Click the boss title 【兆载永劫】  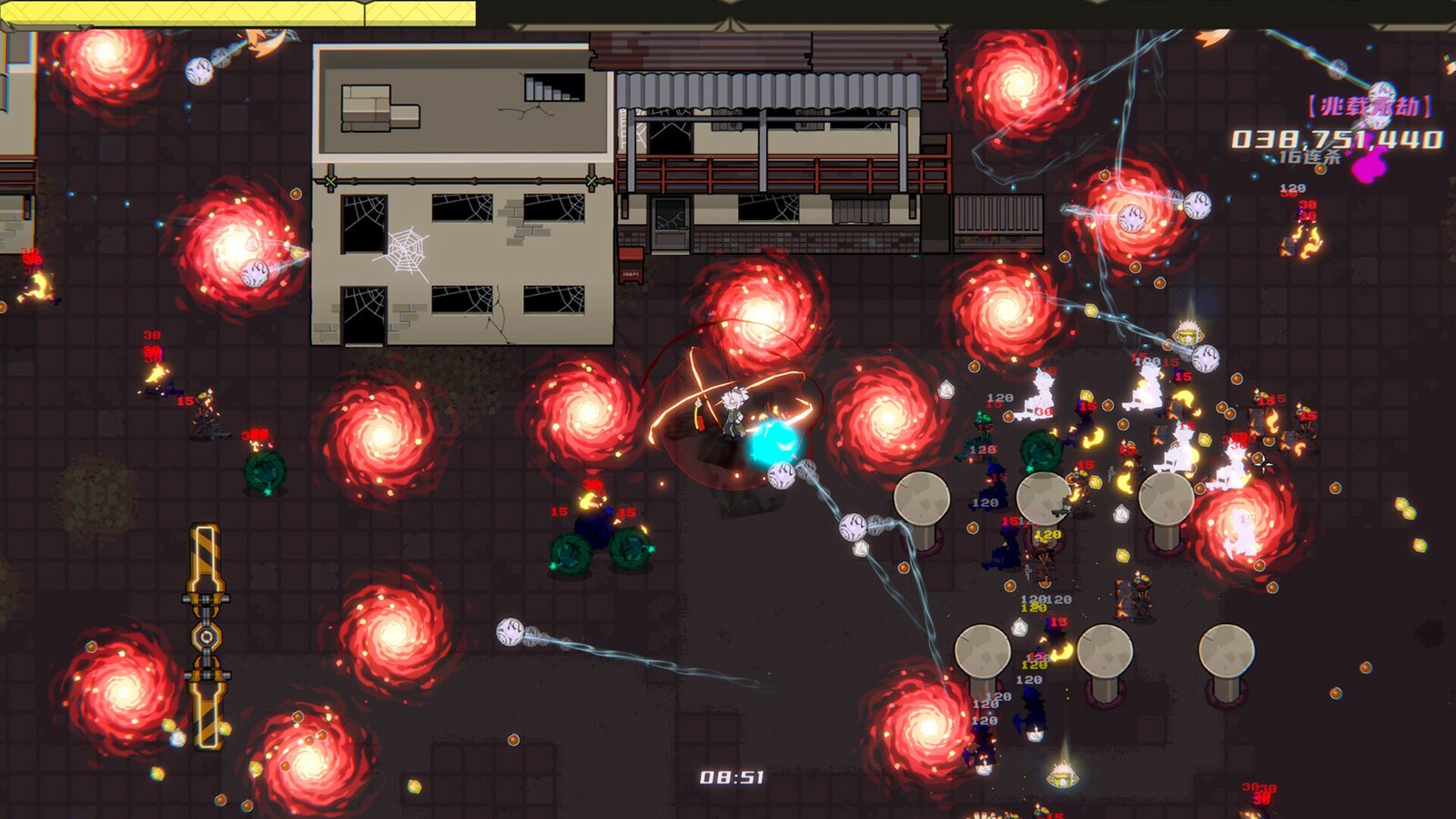[1370, 105]
